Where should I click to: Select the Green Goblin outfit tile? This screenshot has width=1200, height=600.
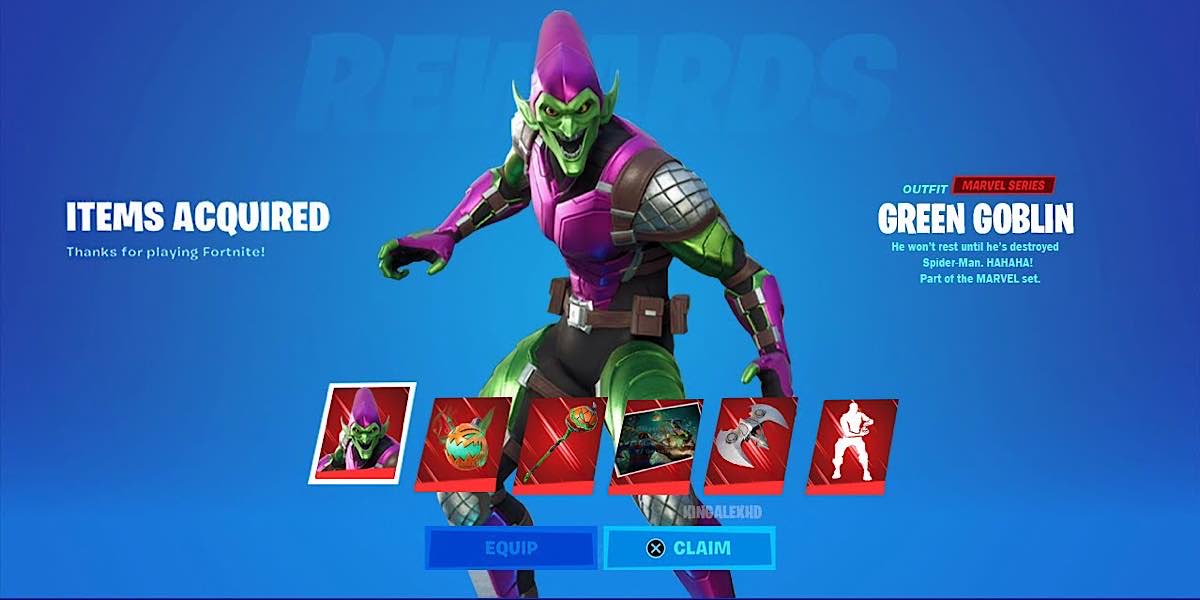(x=361, y=432)
